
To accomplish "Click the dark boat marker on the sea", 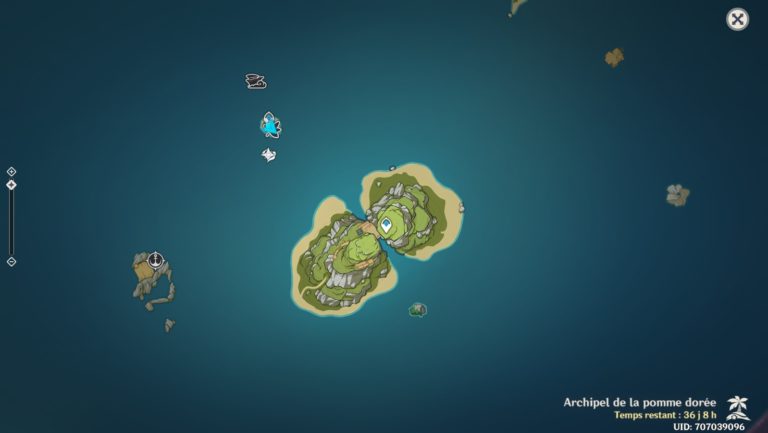I will click(x=256, y=81).
